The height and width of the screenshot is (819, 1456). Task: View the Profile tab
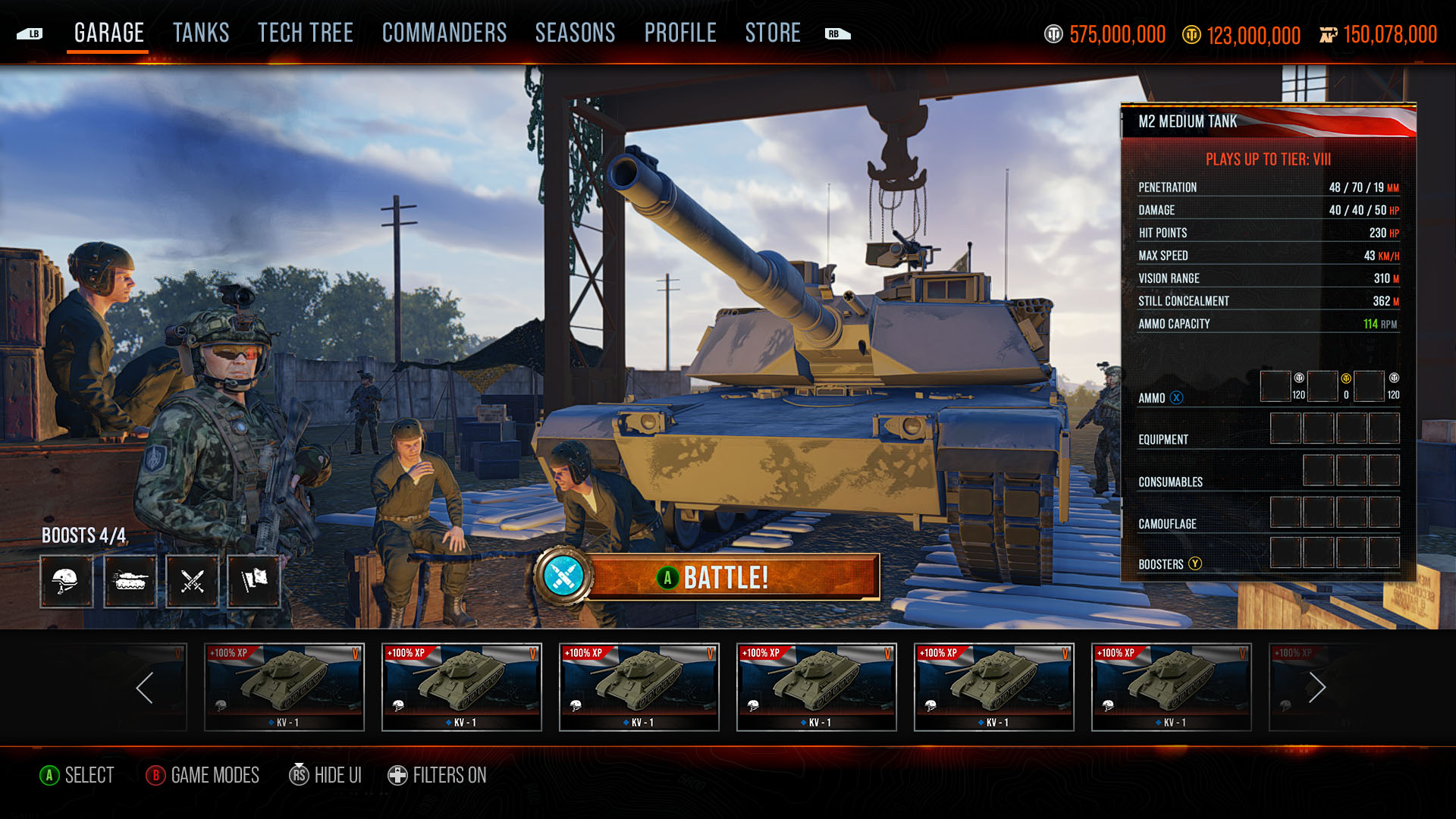point(680,33)
